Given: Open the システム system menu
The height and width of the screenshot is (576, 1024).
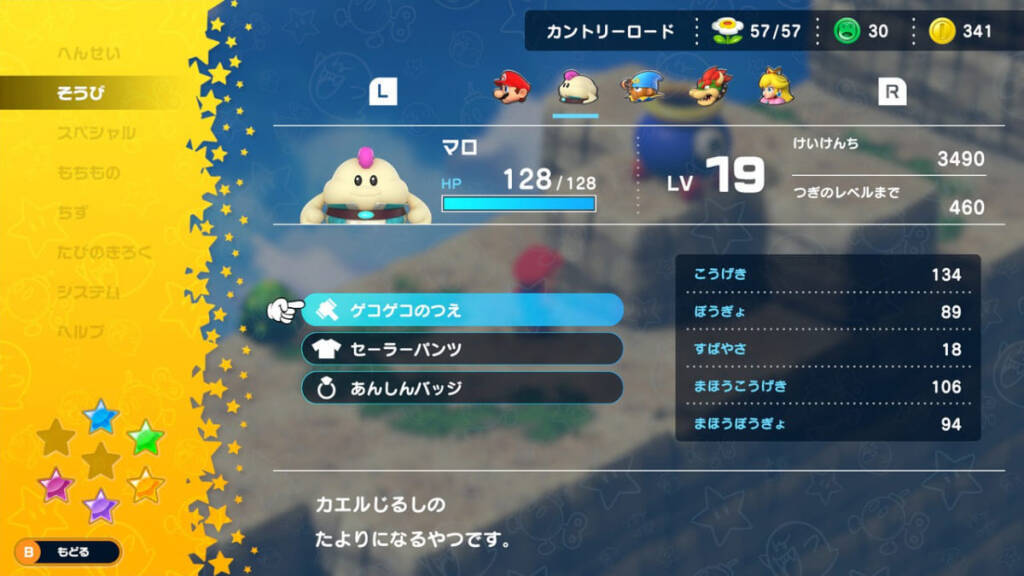Looking at the screenshot, I should coord(88,292).
